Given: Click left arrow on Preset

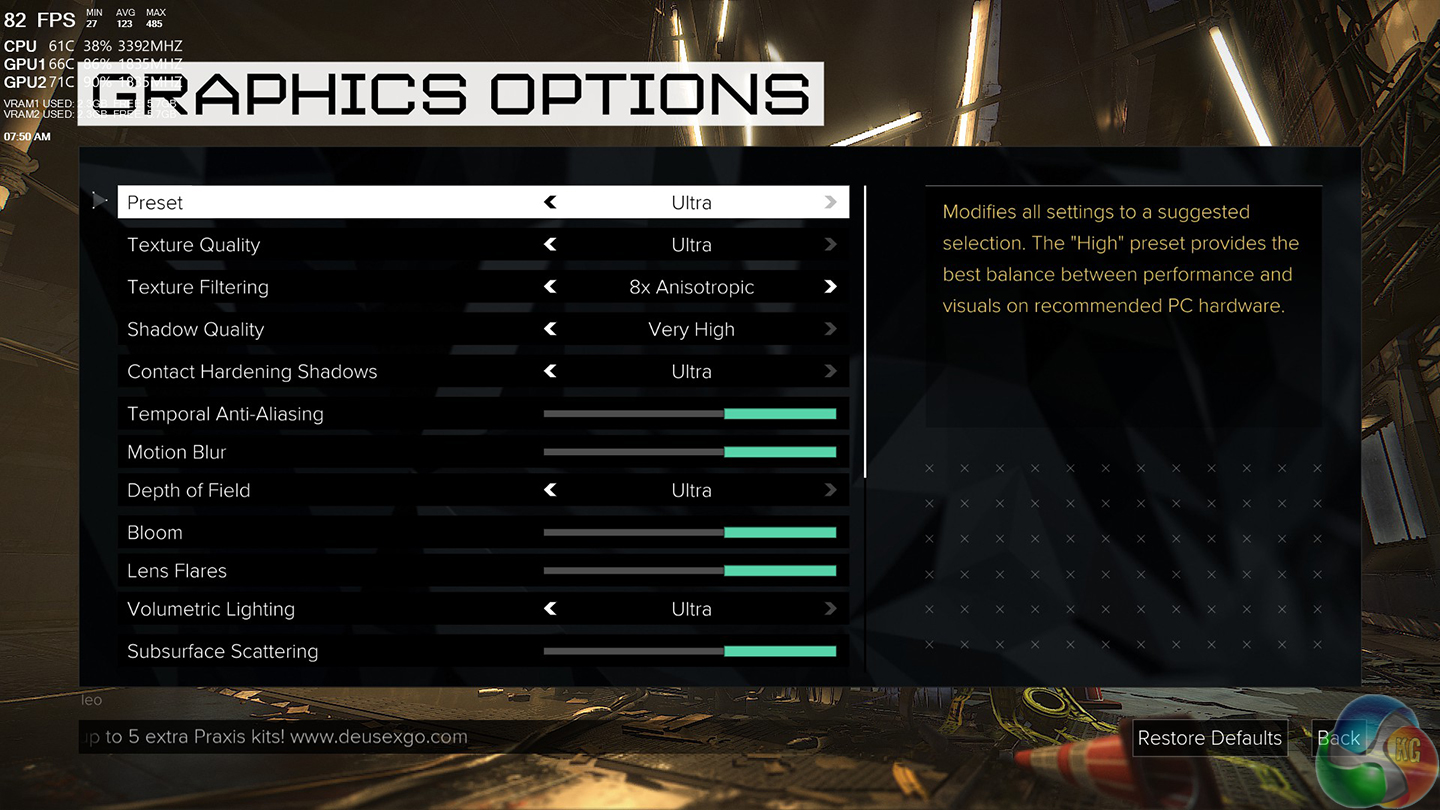Looking at the screenshot, I should (550, 202).
